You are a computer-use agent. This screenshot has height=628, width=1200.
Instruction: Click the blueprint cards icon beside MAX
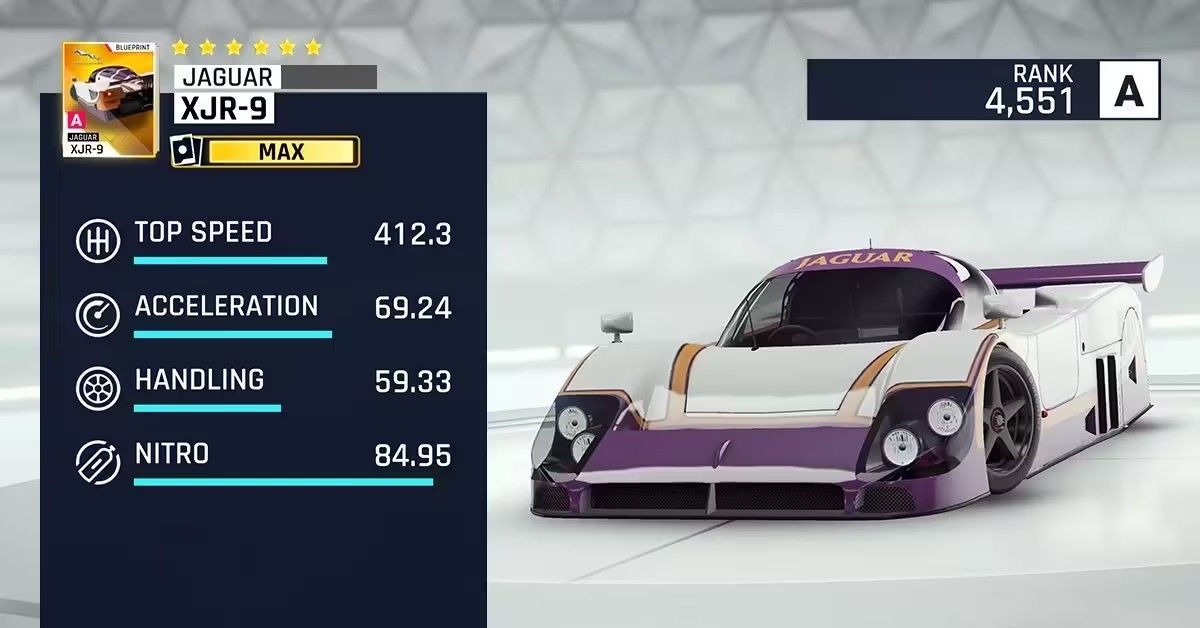coord(187,152)
